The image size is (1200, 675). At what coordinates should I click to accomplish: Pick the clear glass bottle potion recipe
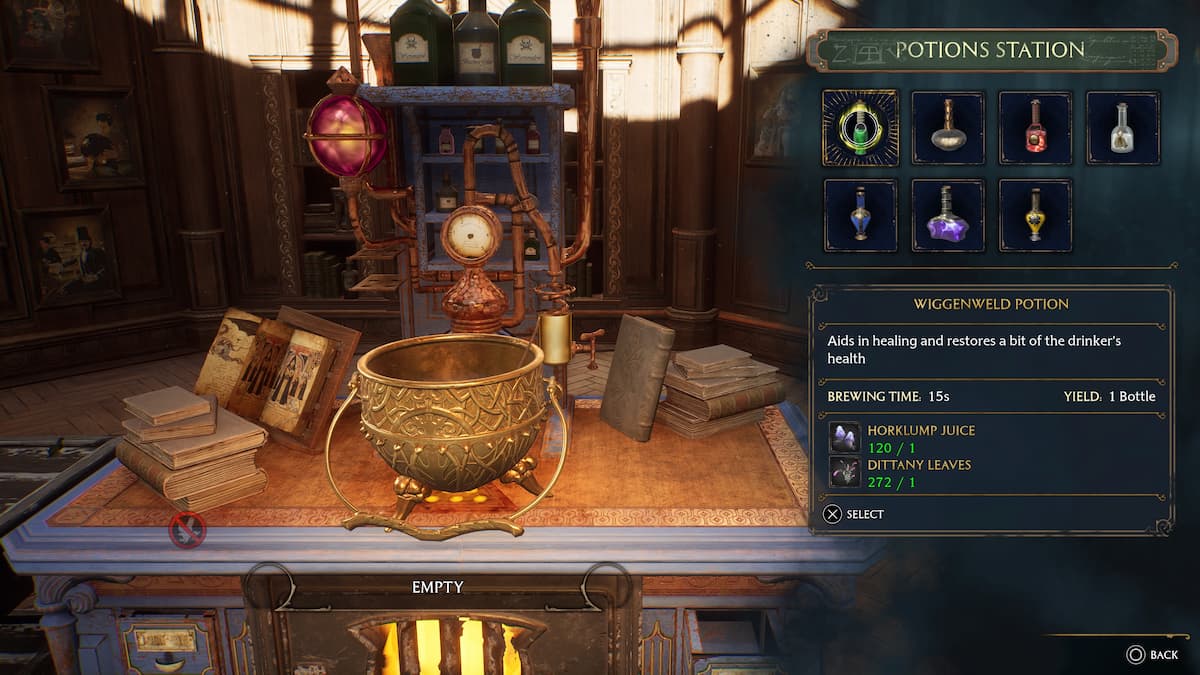[x=1122, y=128]
